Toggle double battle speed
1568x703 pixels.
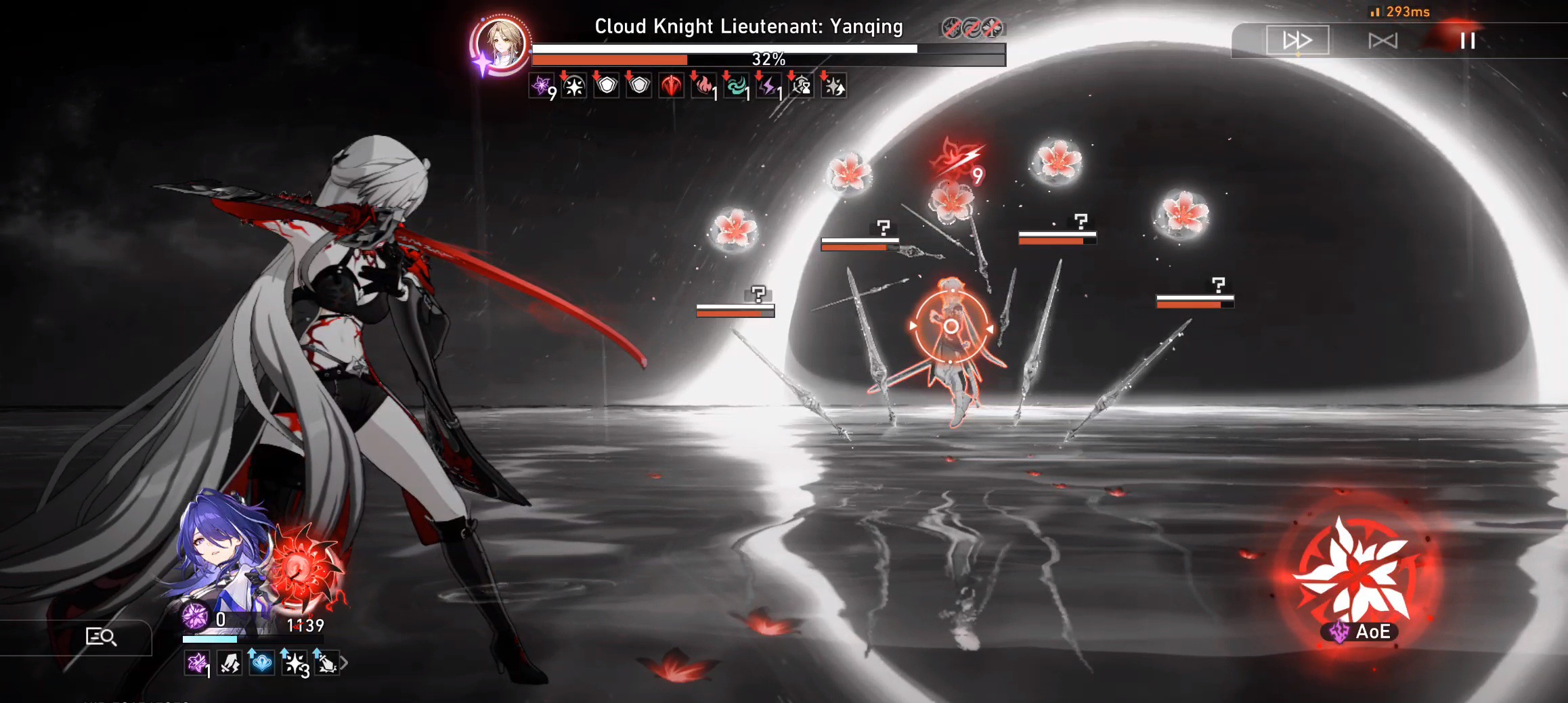1297,41
